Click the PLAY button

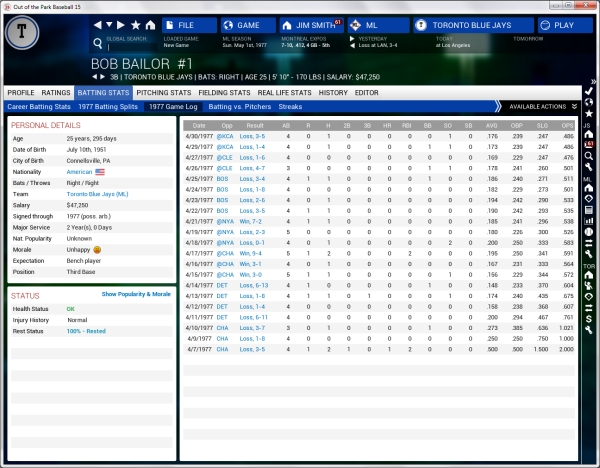556,25
